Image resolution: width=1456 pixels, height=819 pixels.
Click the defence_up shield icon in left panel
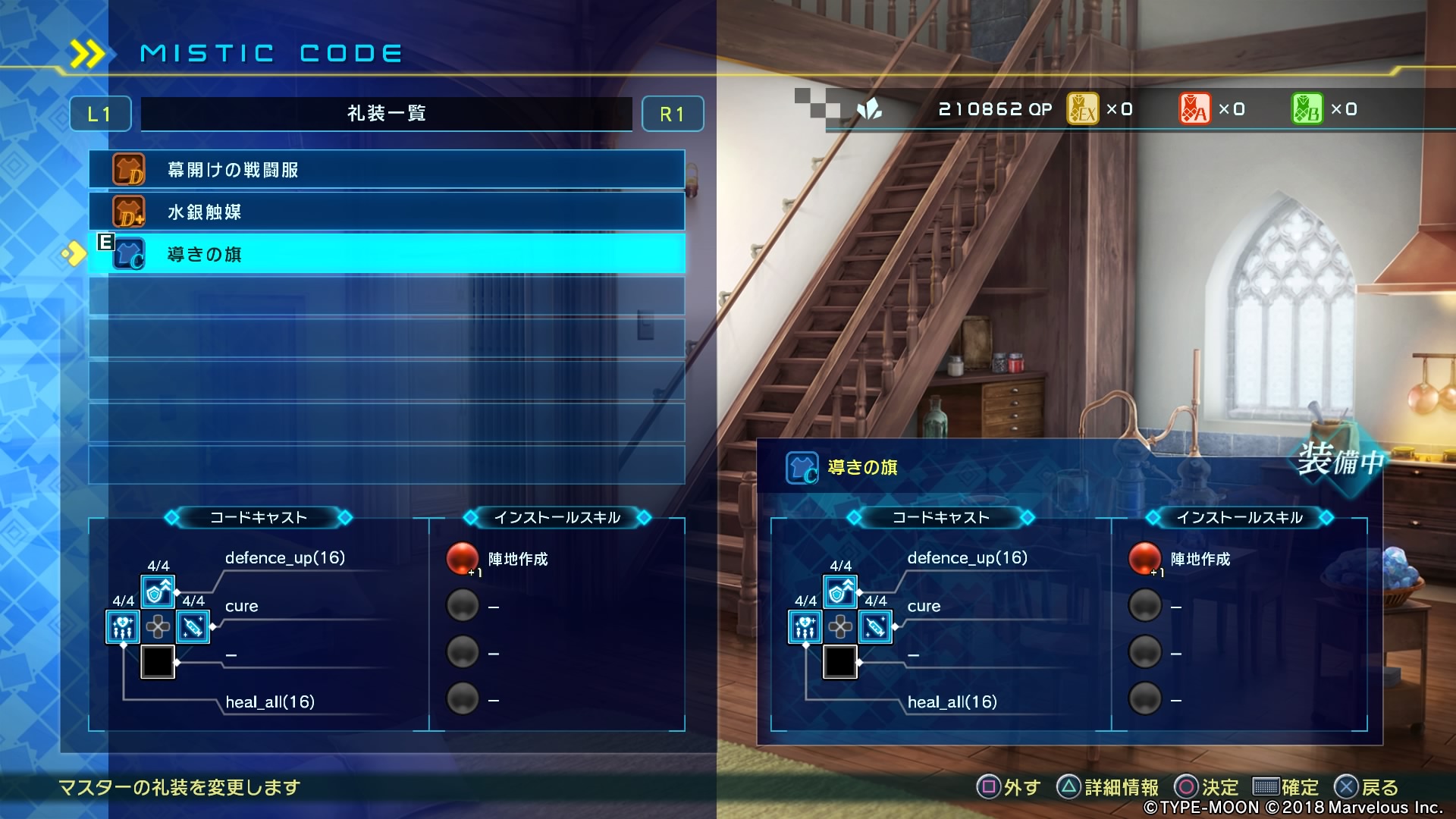pyautogui.click(x=158, y=592)
